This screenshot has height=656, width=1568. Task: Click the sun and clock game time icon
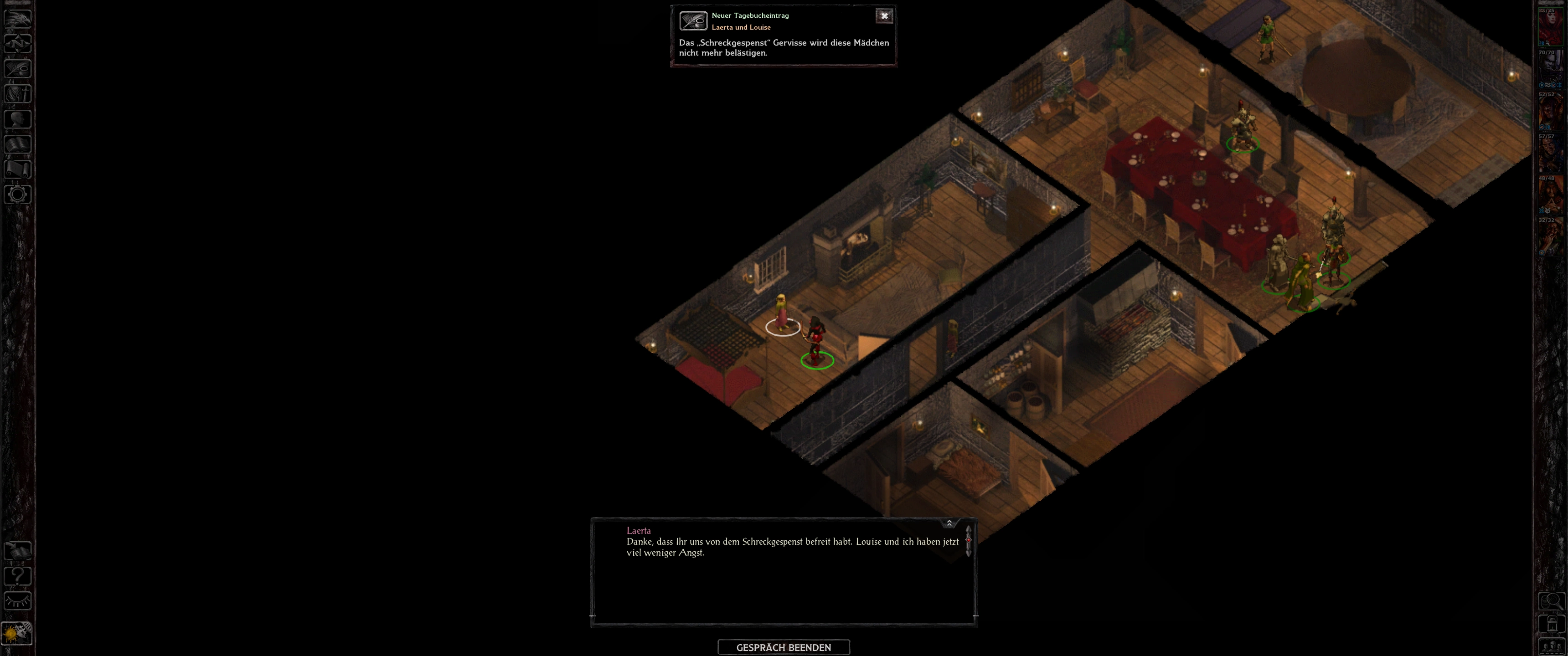[18, 633]
